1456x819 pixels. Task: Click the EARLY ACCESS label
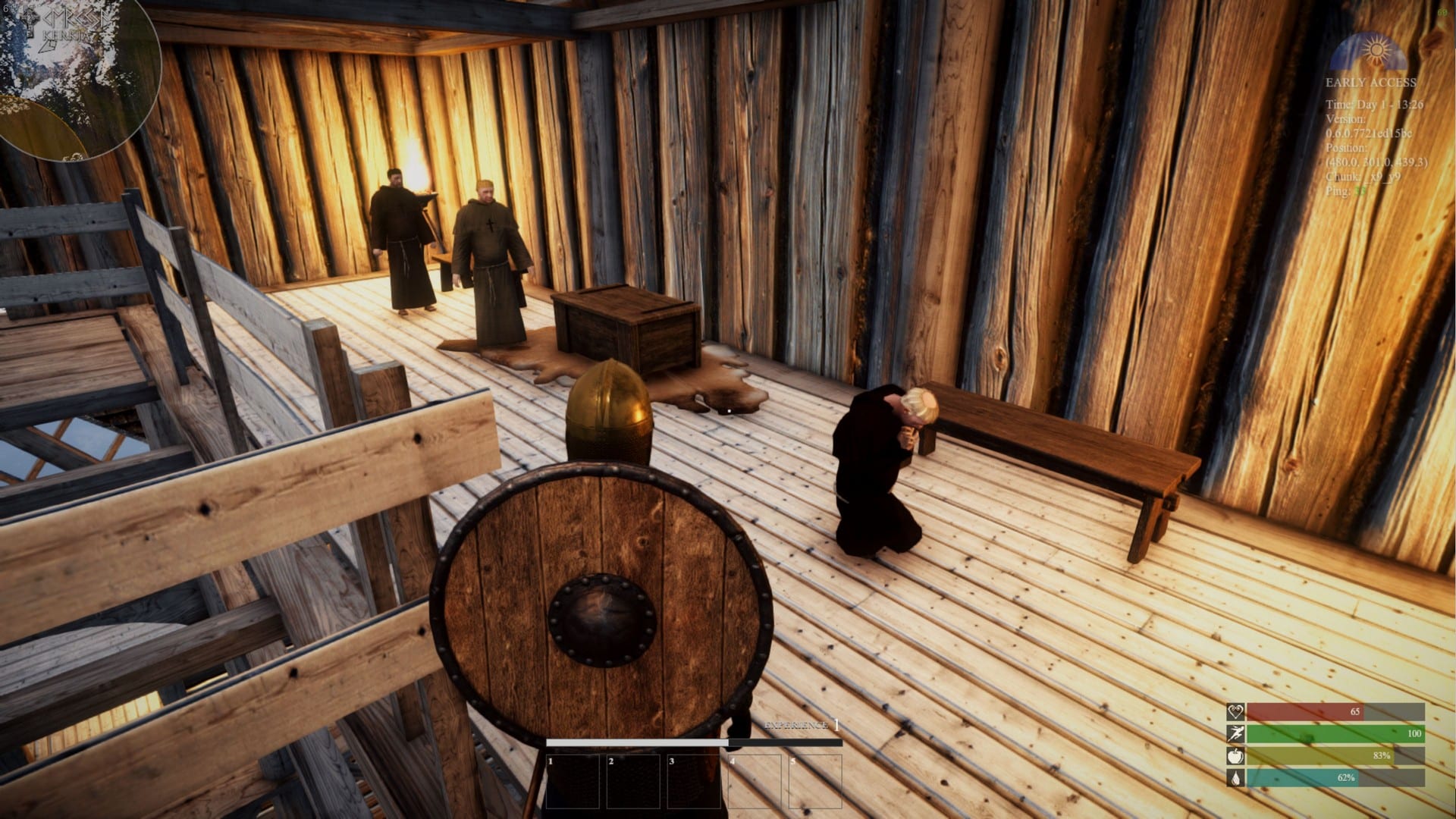(x=1370, y=82)
